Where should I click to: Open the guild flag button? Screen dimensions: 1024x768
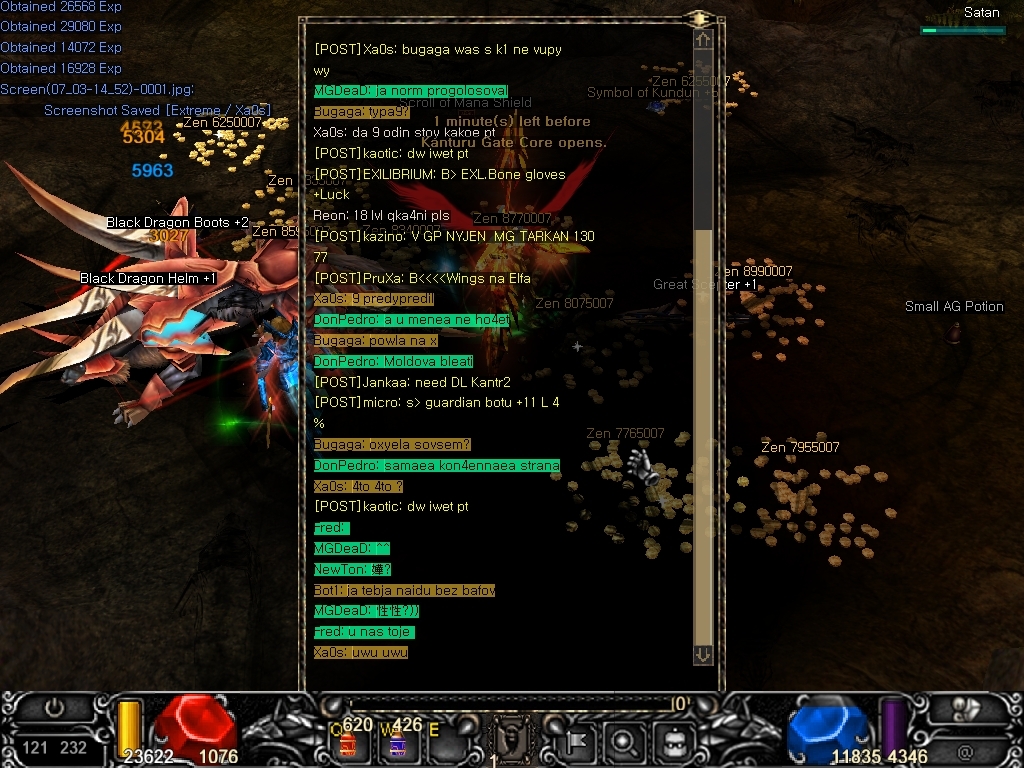(x=579, y=742)
